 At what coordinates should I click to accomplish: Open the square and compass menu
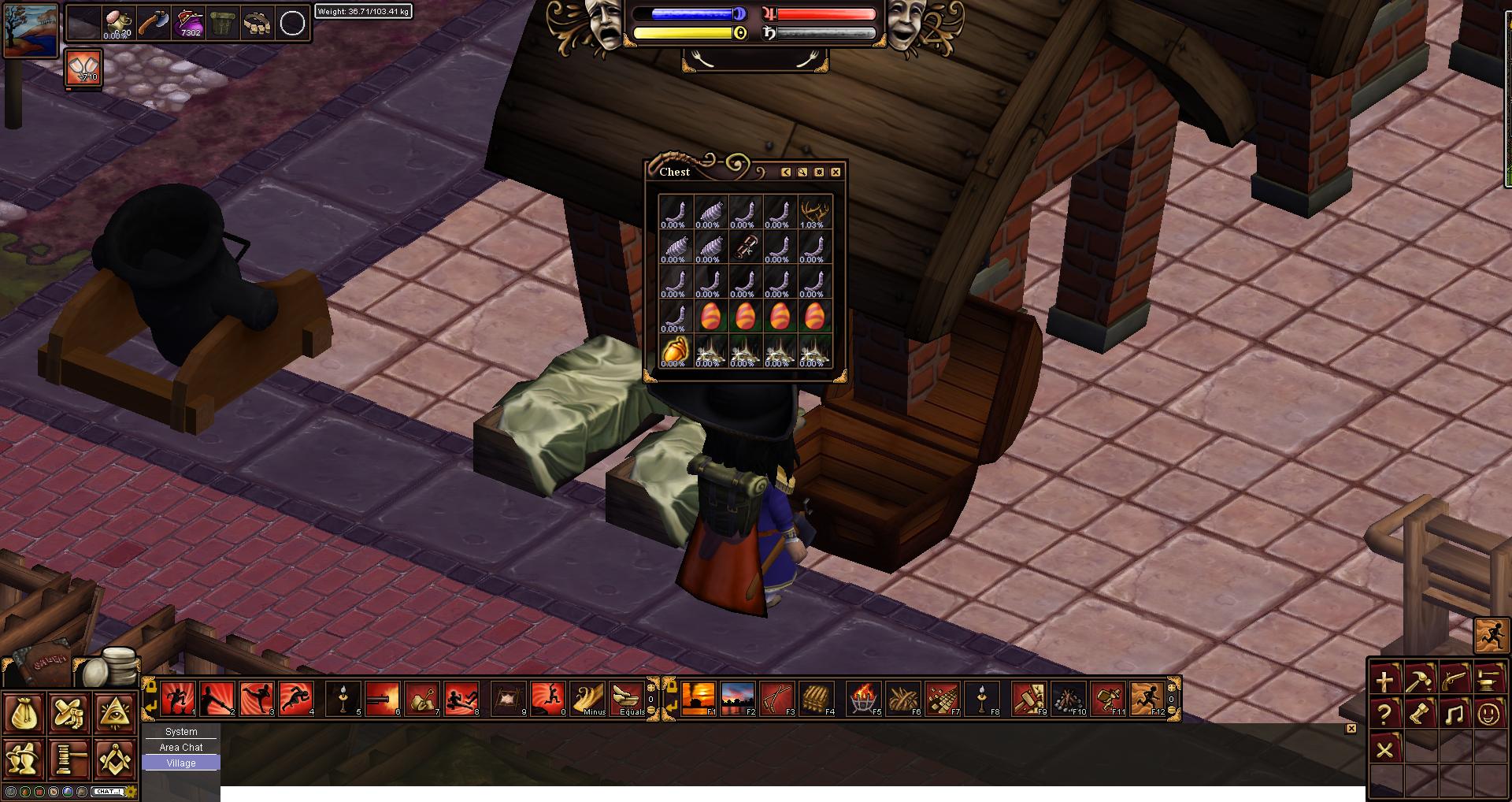[115, 759]
